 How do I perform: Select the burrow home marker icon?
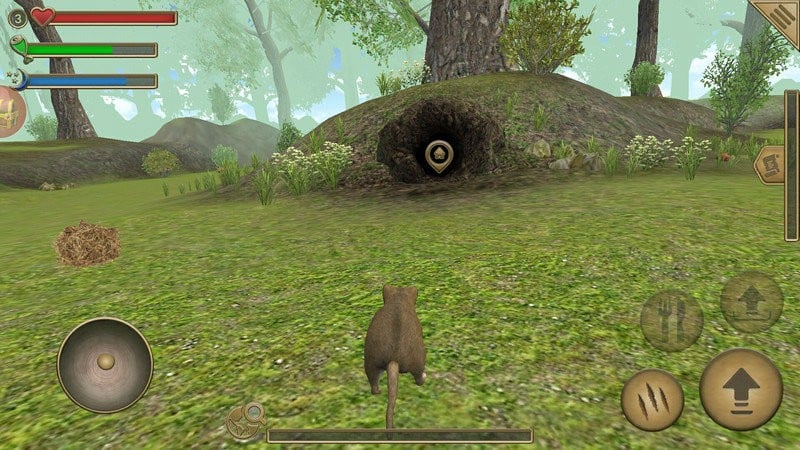438,156
